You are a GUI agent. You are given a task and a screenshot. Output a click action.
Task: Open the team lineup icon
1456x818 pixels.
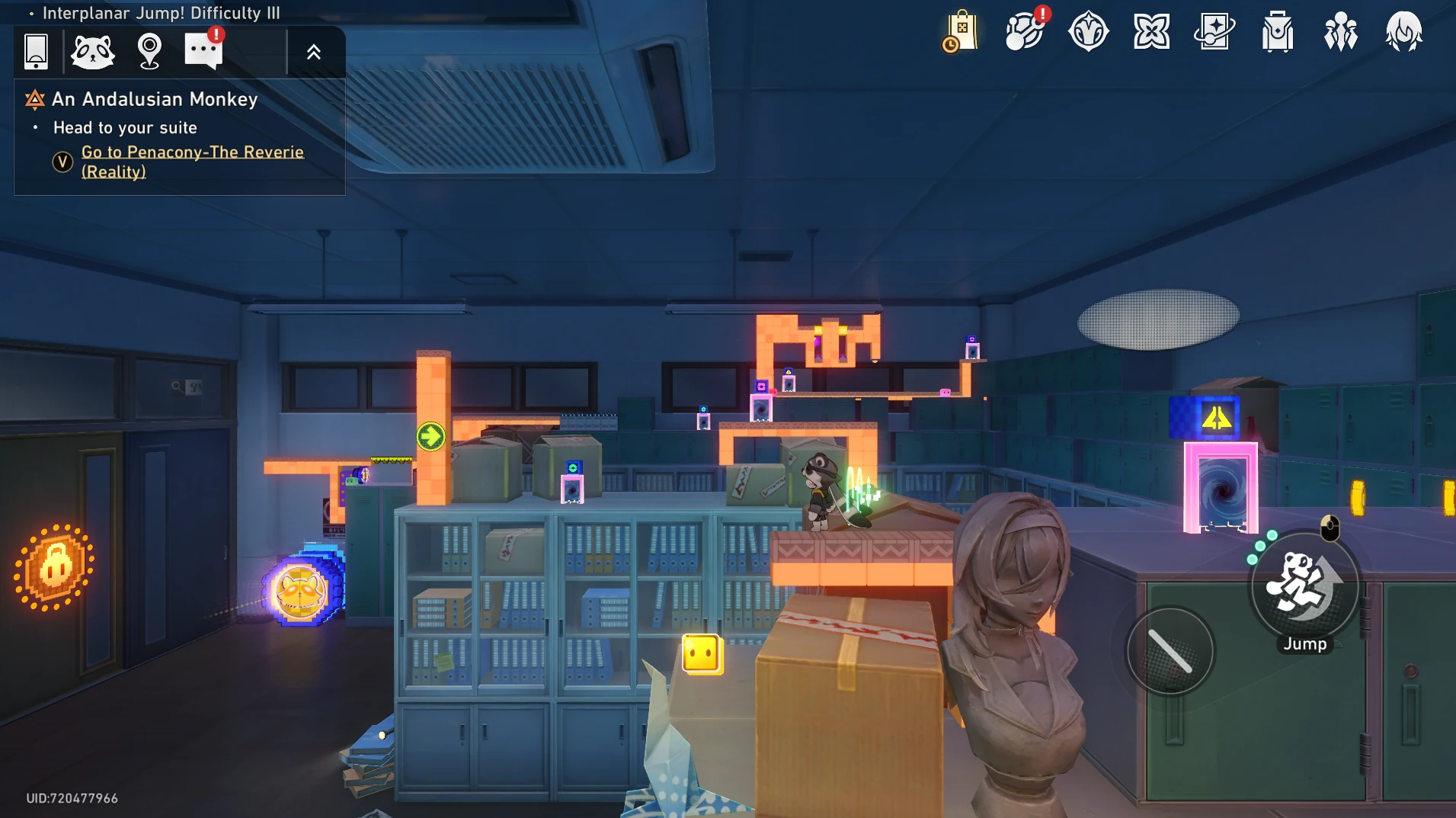point(1341,32)
